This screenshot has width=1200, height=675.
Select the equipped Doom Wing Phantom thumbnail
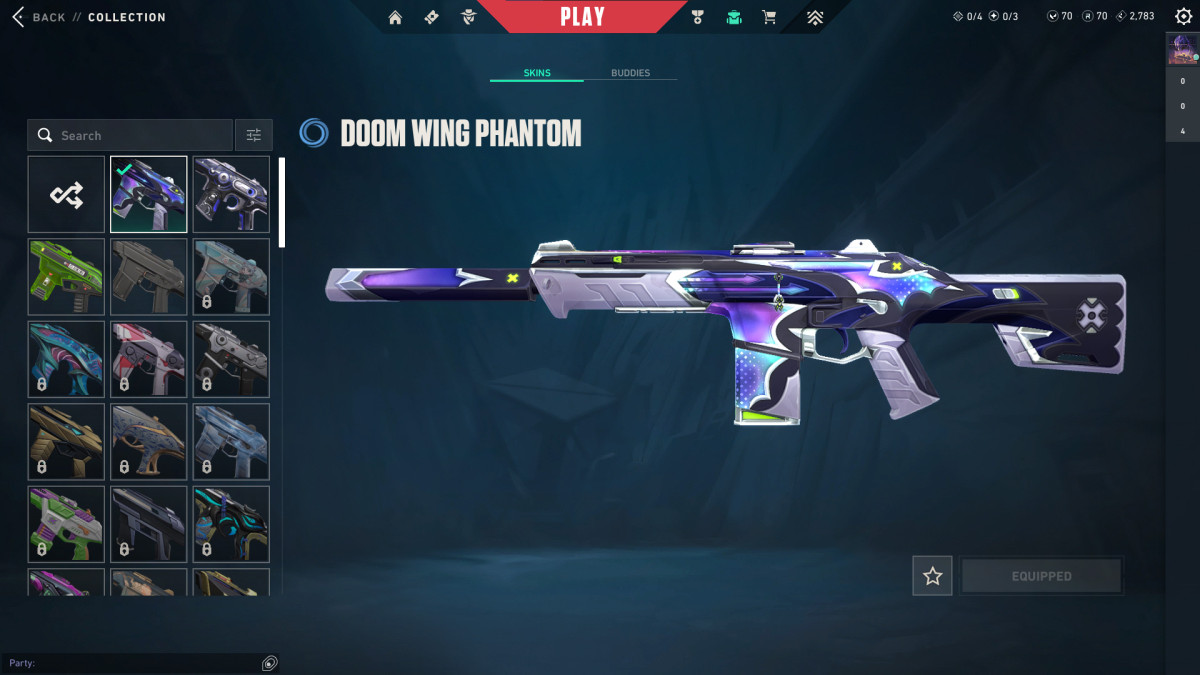coord(148,194)
